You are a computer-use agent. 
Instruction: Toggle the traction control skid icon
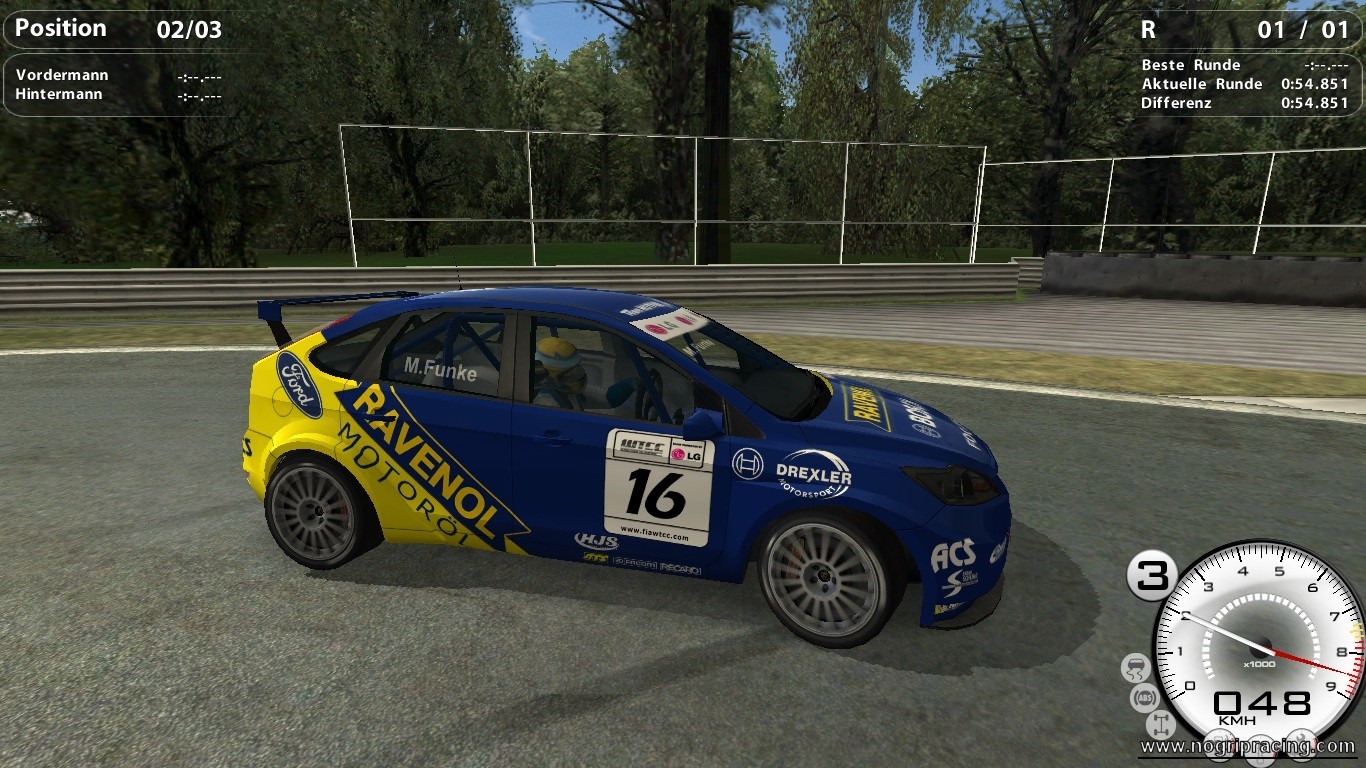1136,668
